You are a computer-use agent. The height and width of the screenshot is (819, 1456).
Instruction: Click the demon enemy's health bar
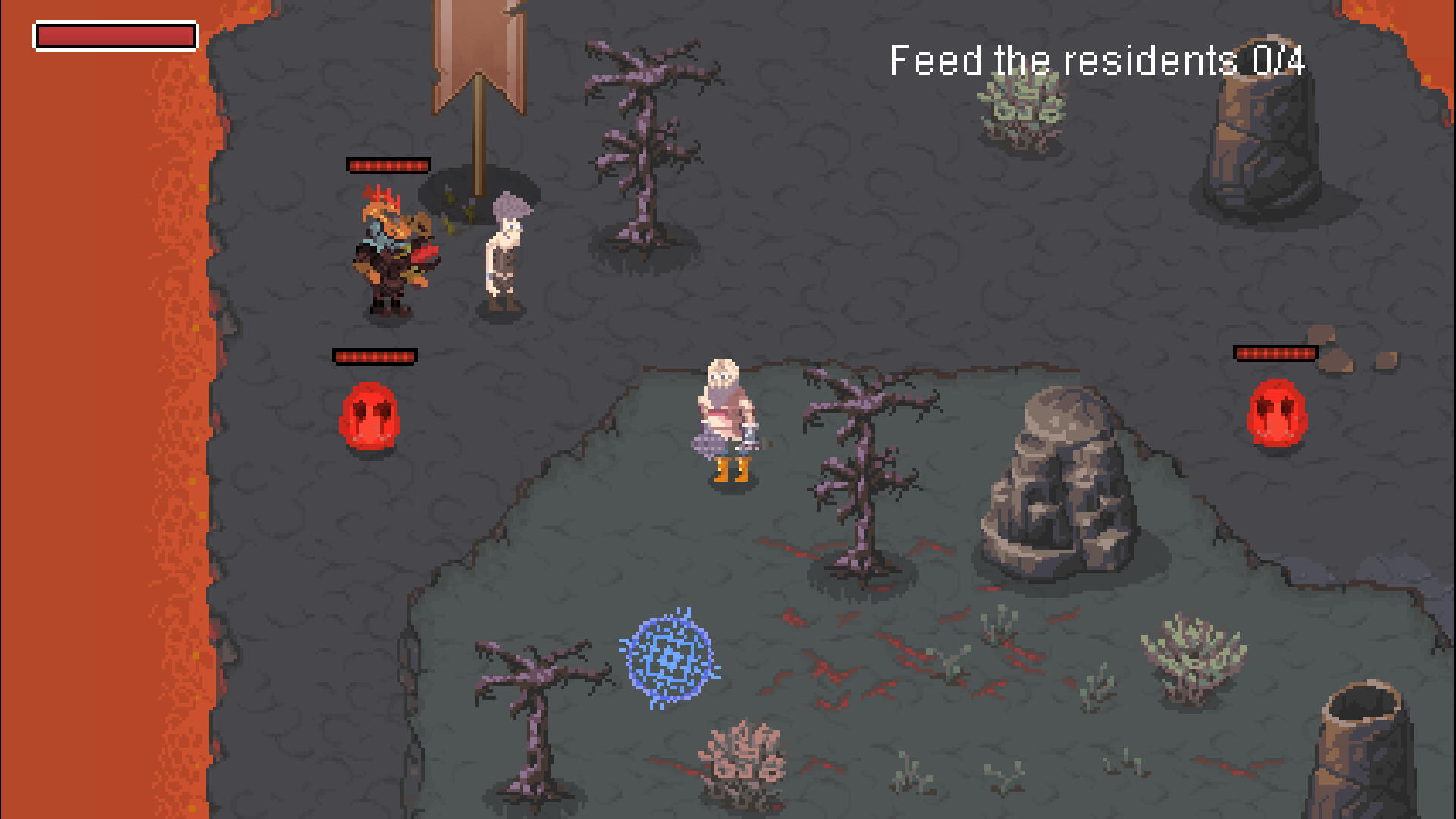[388, 165]
